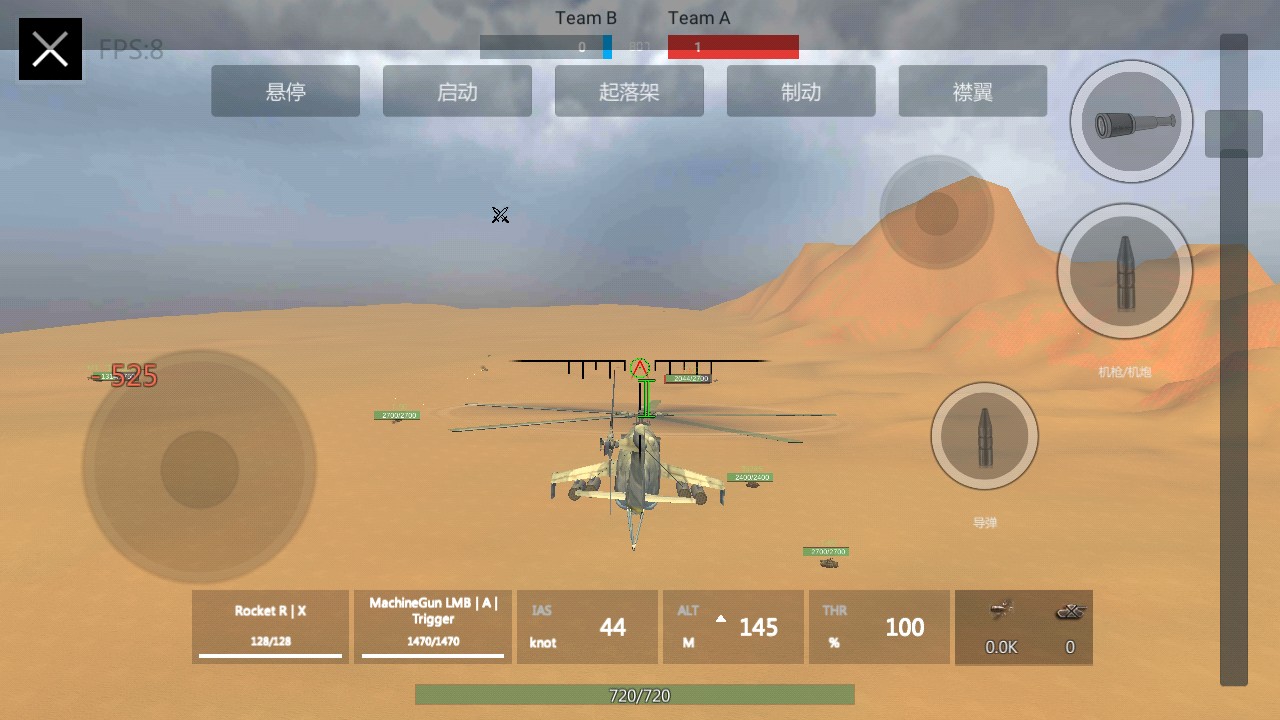Toggle the 襟翼 flaps button
Viewport: 1280px width, 720px height.
tap(973, 92)
